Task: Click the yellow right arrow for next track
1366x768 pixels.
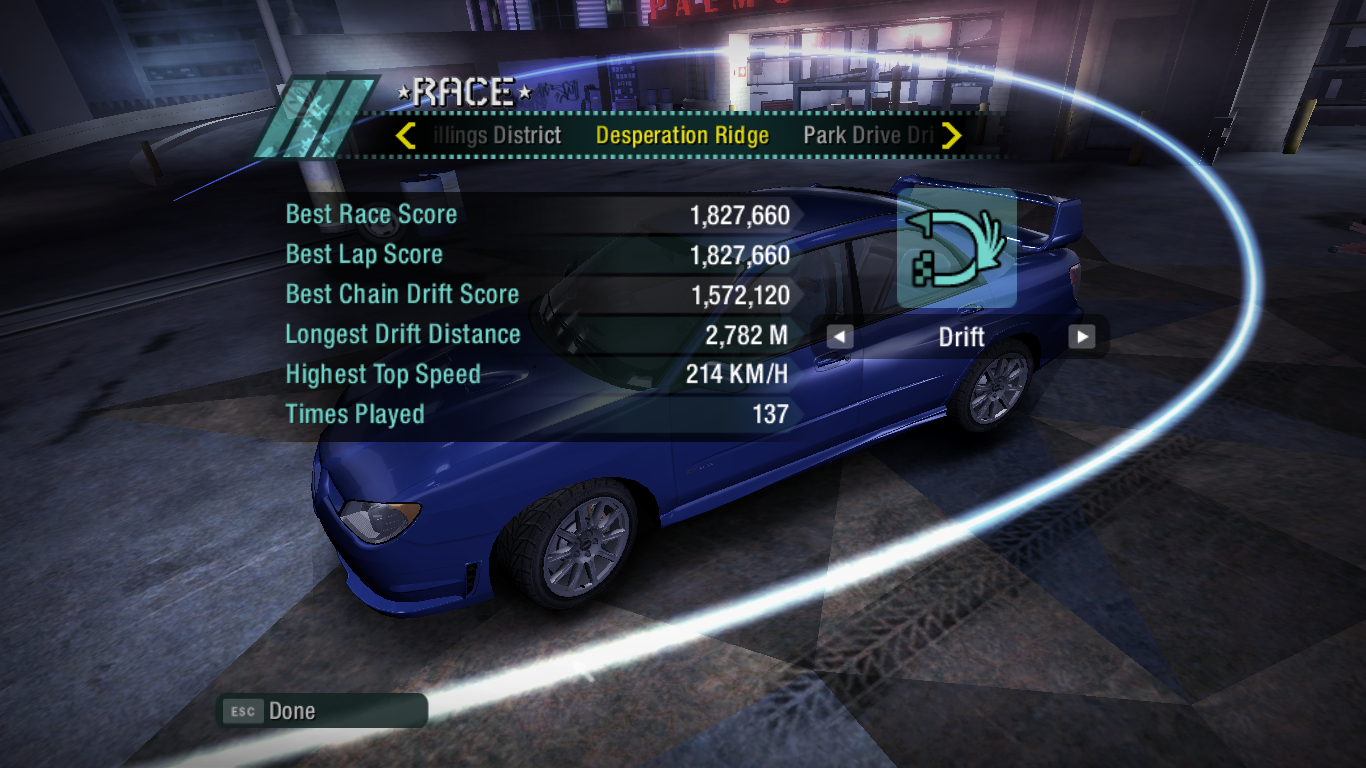Action: (x=951, y=135)
